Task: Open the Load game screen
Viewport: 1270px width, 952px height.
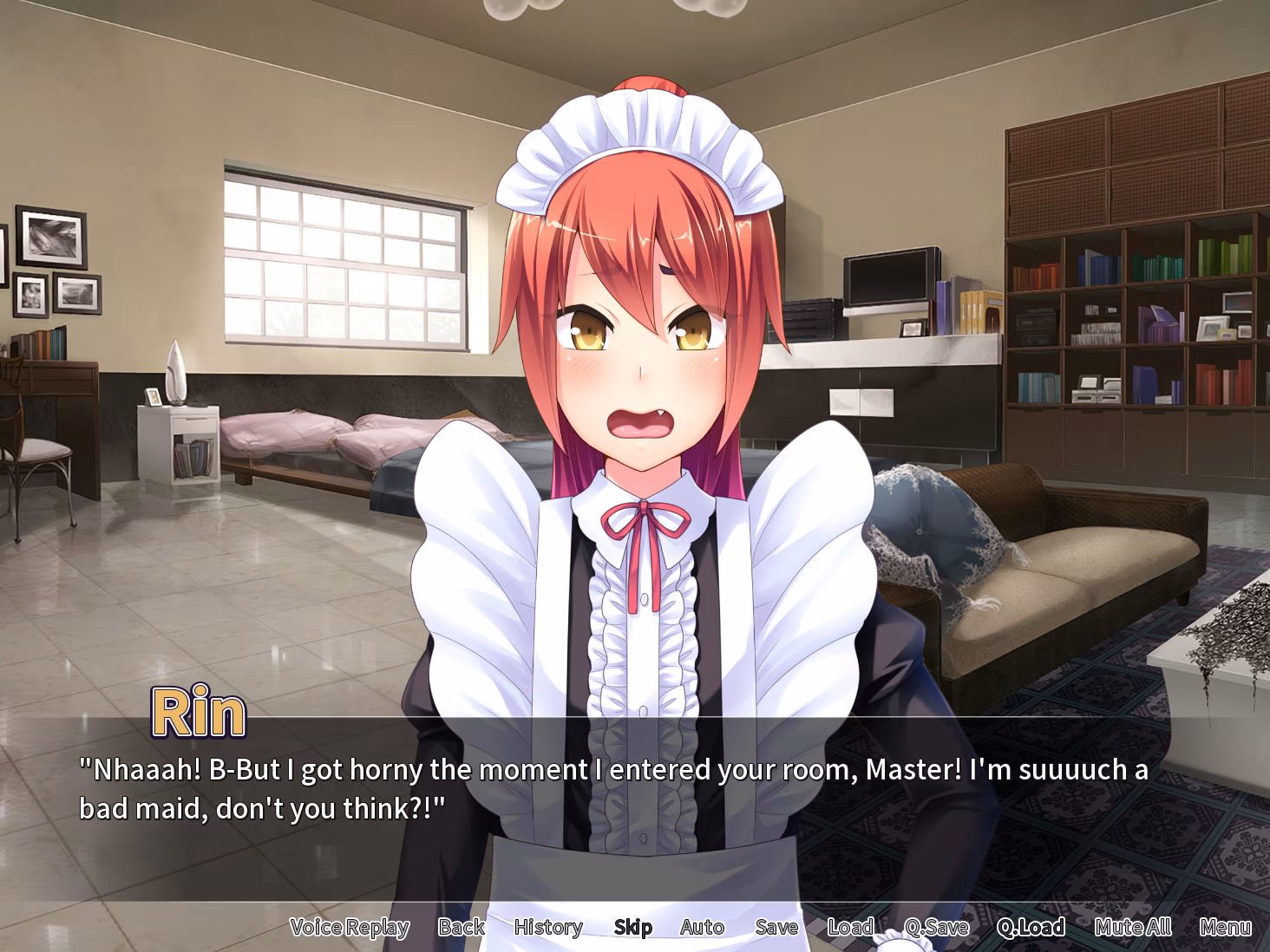Action: coord(850,927)
